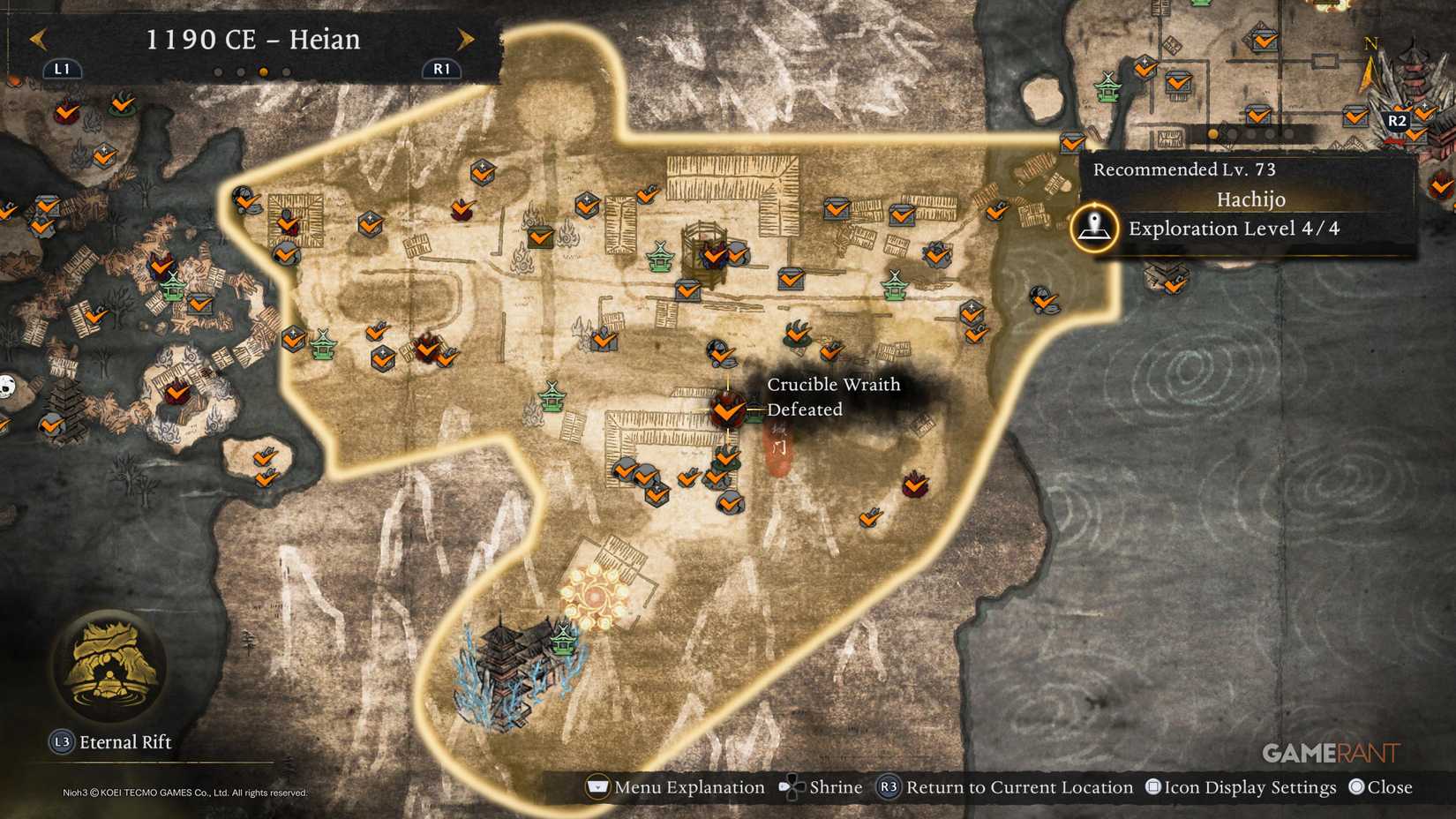Click the right arrow beside 1190 CE – Heian

click(465, 39)
